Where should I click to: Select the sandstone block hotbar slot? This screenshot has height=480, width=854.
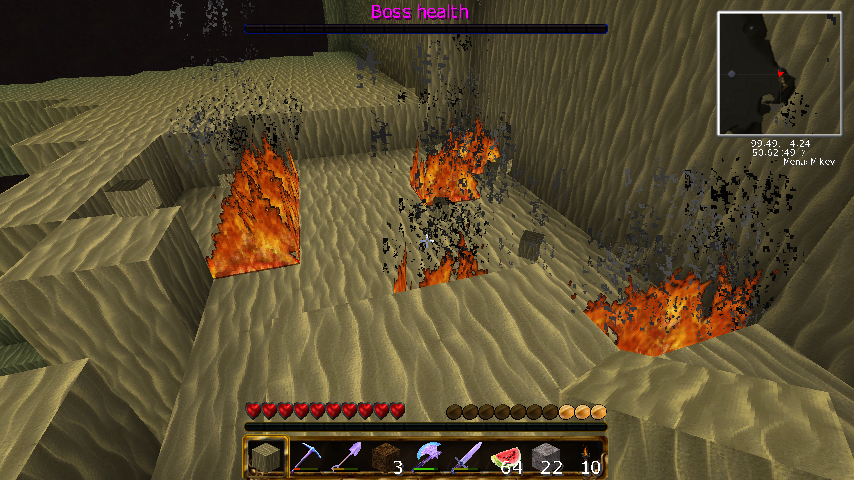point(267,458)
